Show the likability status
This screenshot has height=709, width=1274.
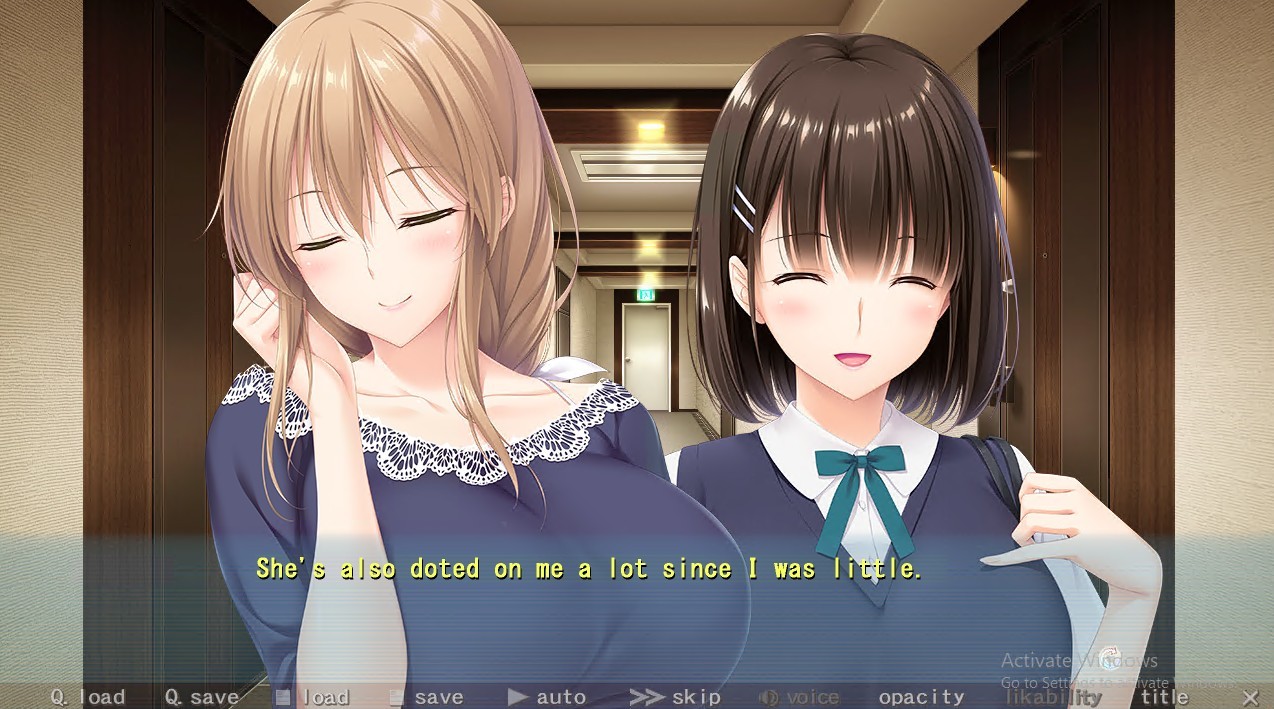(x=1053, y=697)
